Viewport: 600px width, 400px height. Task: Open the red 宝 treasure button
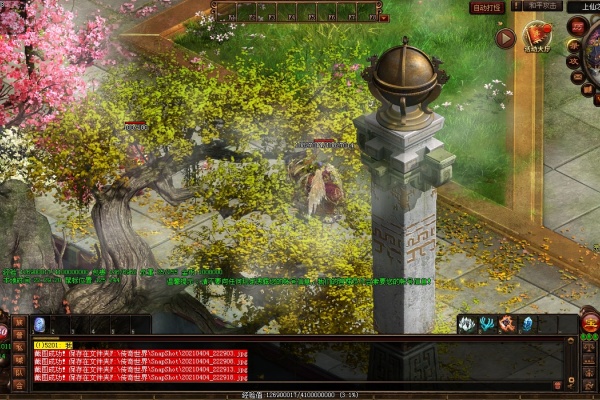click(589, 323)
